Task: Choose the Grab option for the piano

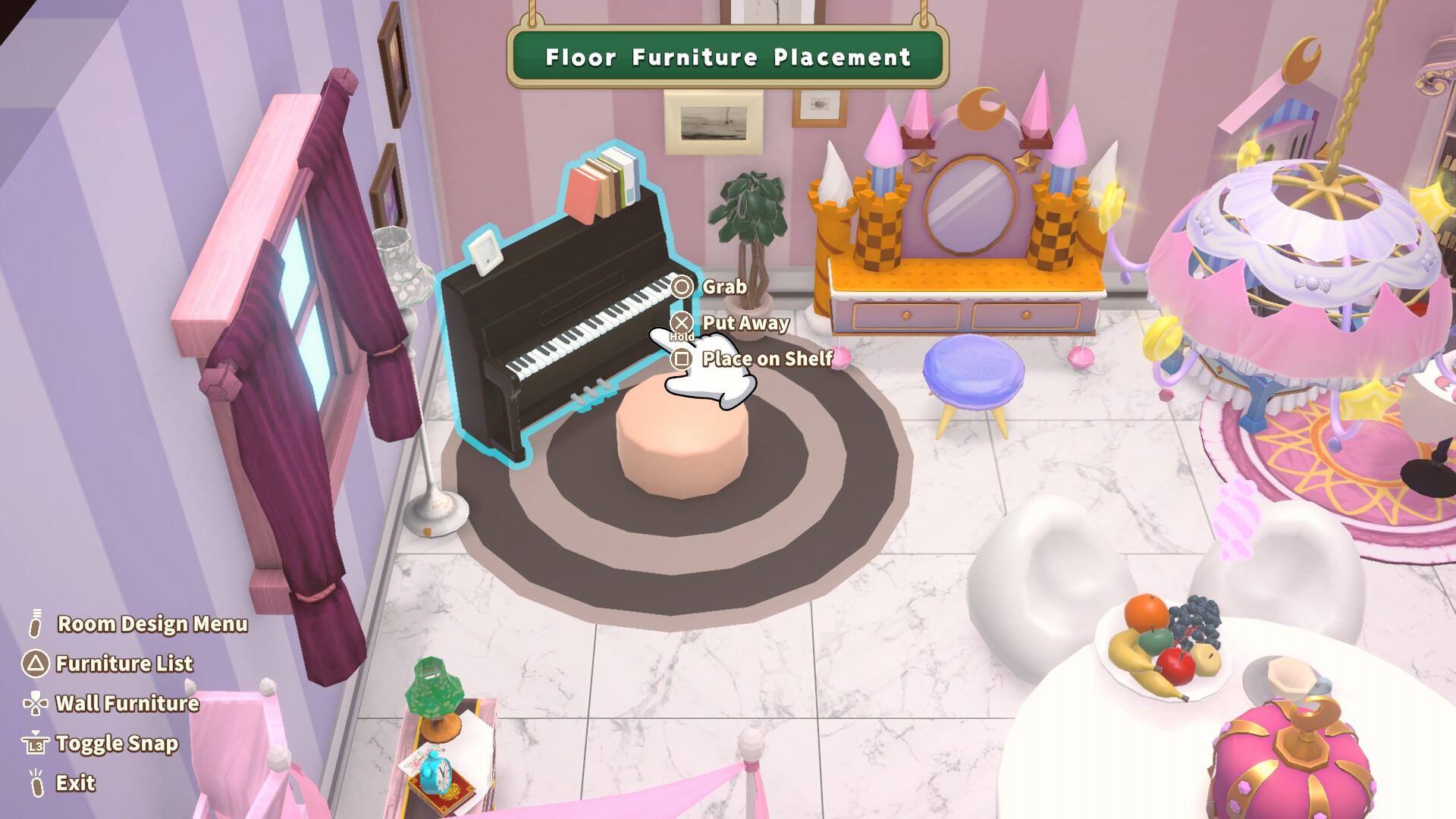Action: pyautogui.click(x=723, y=287)
